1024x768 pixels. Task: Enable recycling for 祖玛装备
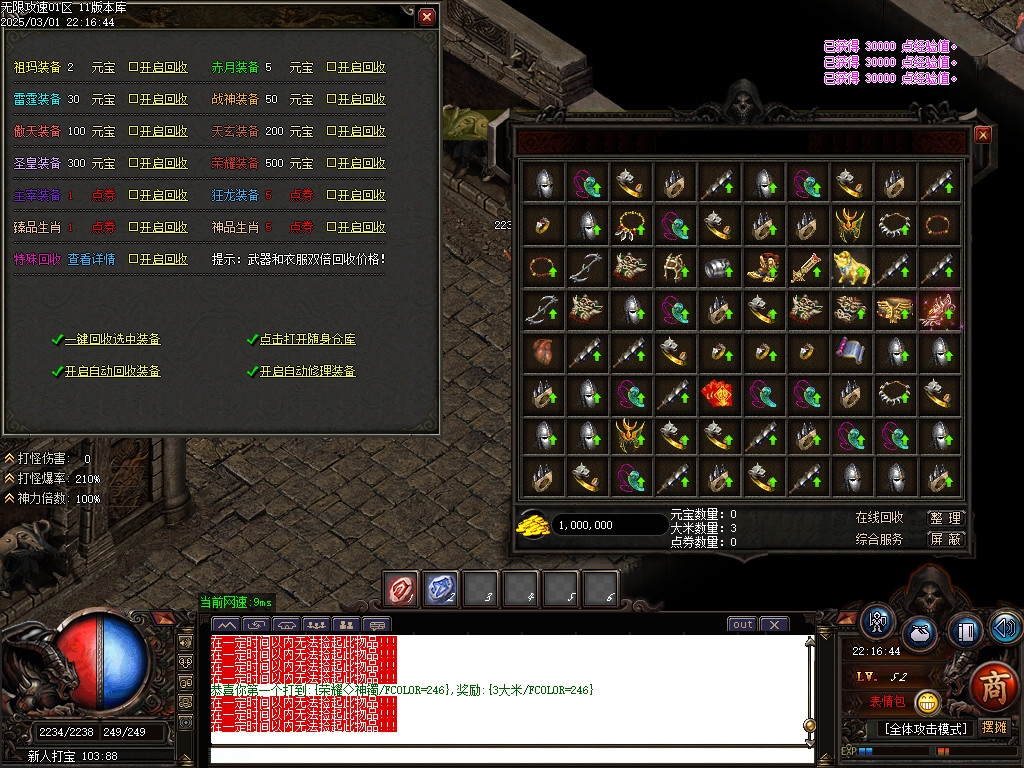158,68
